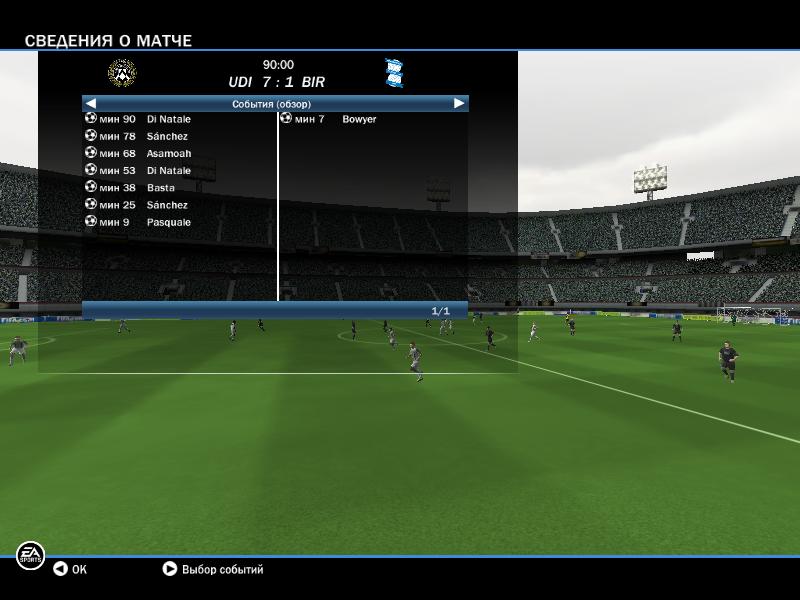Screen dimensions: 800x600
Task: Click the right arrow in the События header
Action: tap(459, 103)
